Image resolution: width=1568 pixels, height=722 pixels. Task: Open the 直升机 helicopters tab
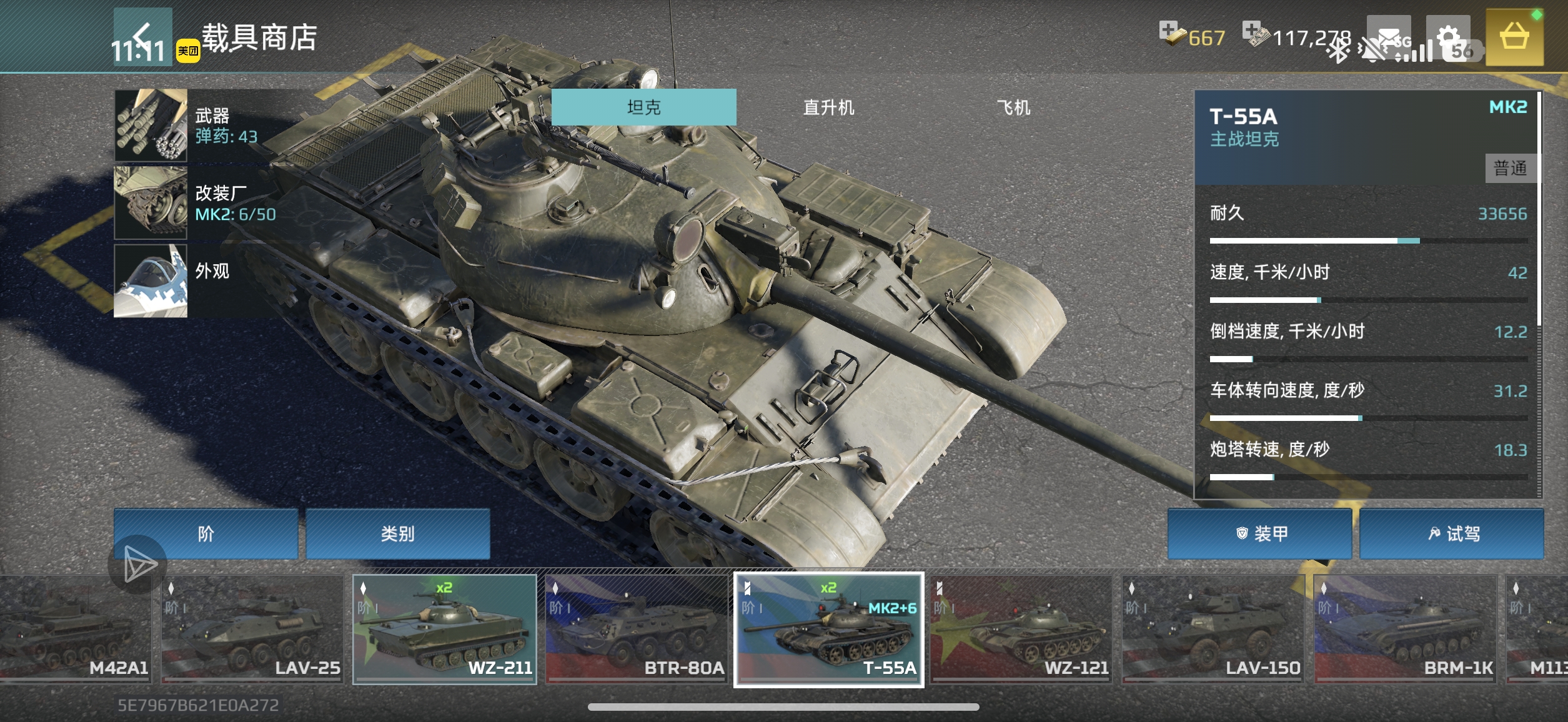[x=828, y=107]
